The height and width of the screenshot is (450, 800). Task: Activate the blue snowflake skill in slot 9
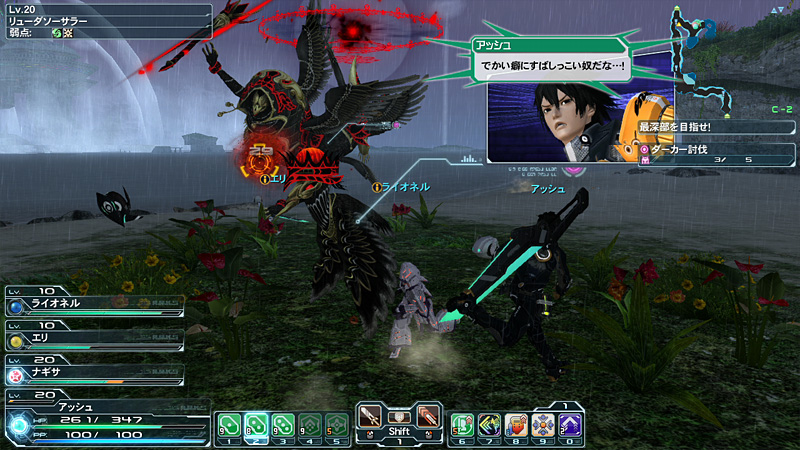pos(543,425)
